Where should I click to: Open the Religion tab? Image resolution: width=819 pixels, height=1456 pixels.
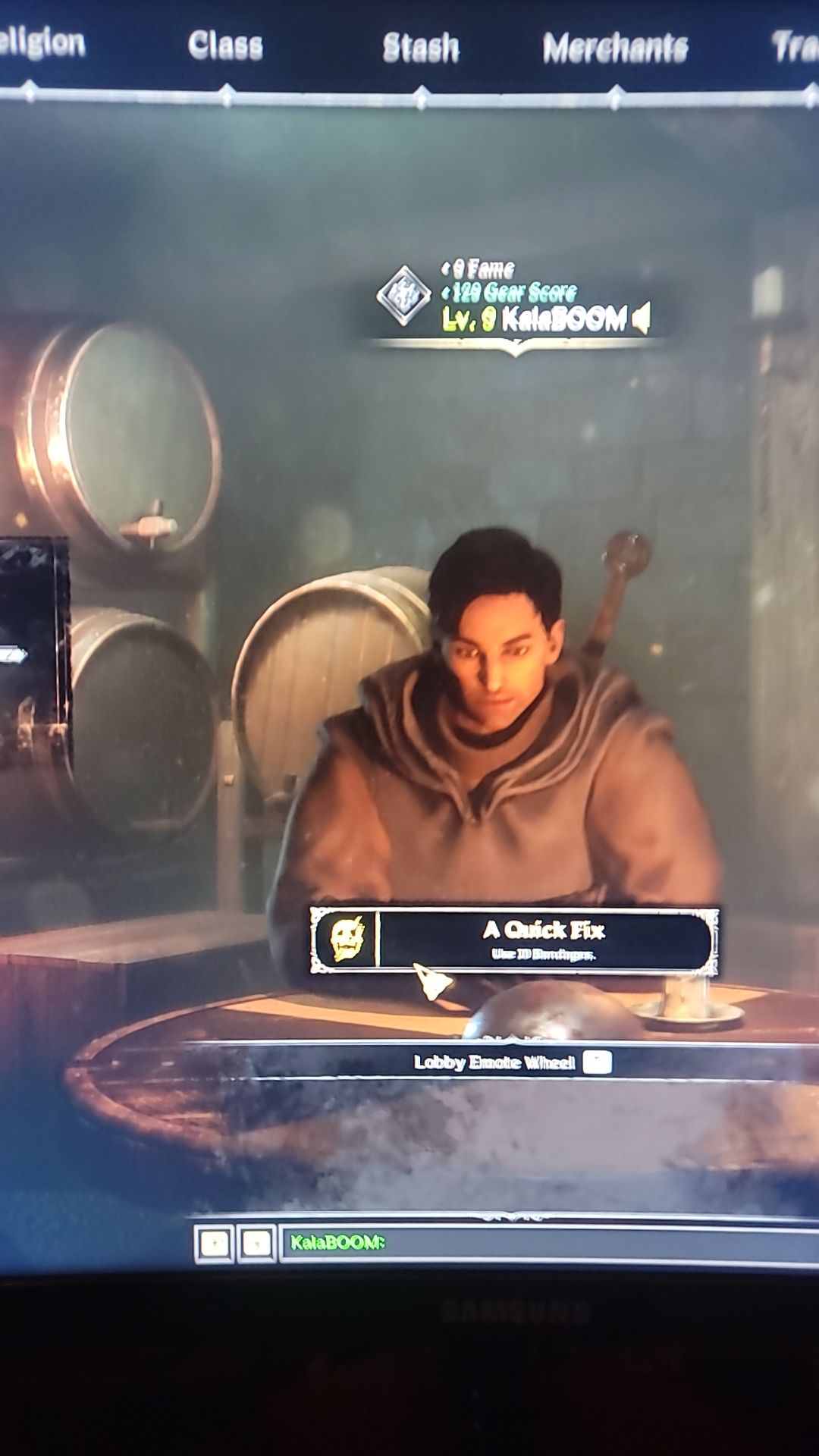click(42, 43)
